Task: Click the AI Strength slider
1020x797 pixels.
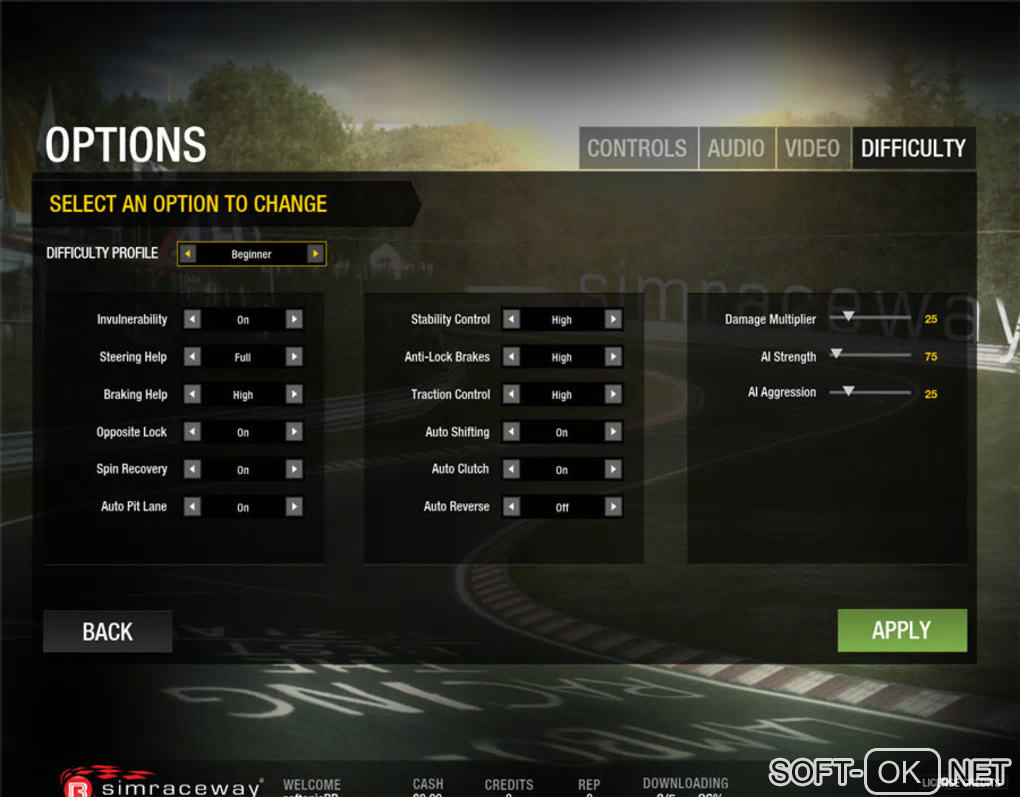Action: click(870, 355)
